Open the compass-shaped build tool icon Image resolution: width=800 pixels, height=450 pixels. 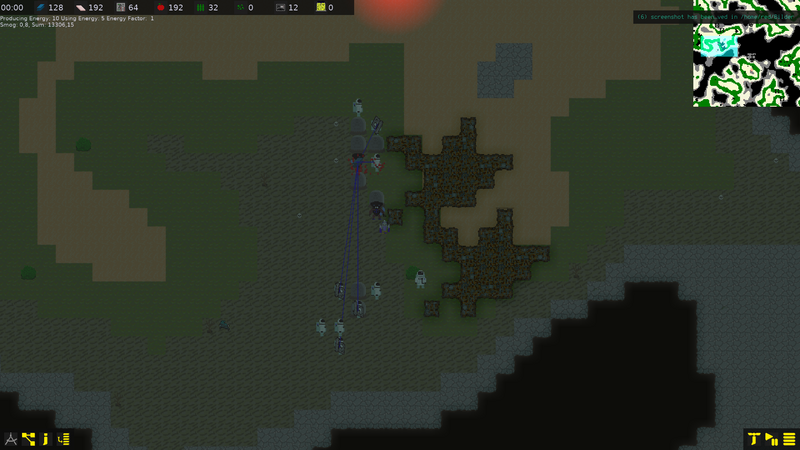(11, 438)
